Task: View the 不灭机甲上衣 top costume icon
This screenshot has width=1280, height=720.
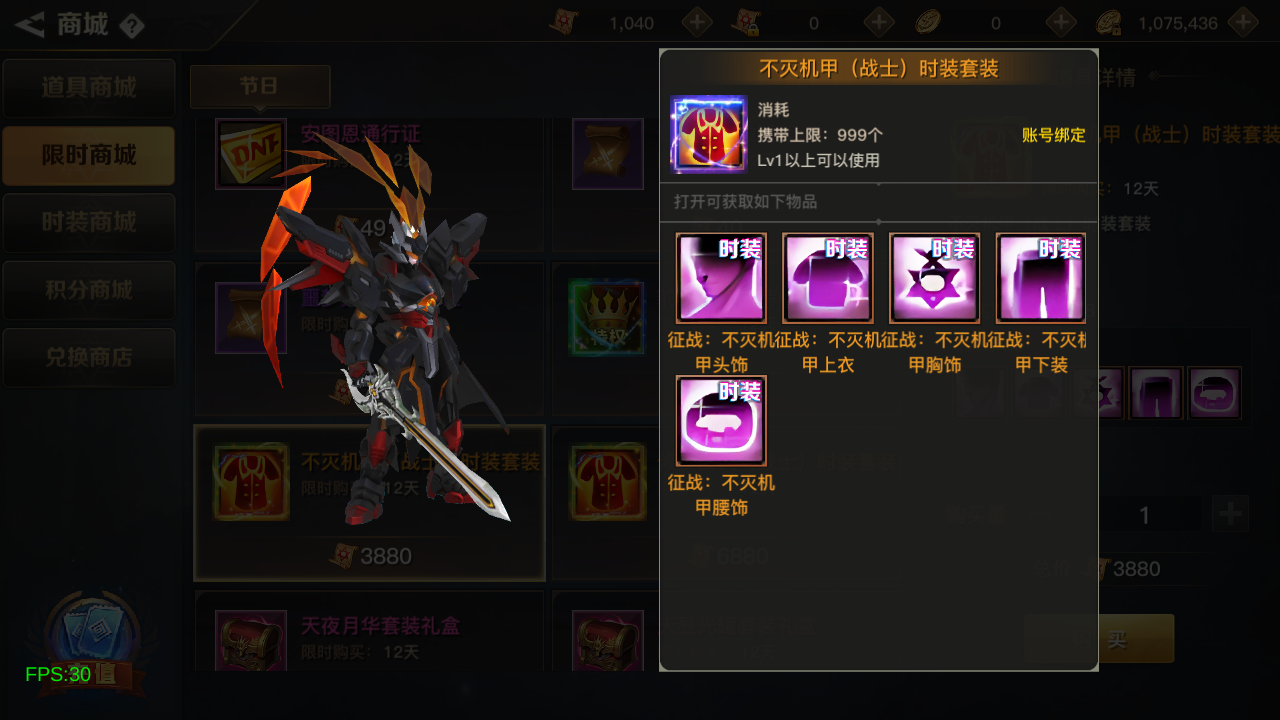Action: [828, 278]
